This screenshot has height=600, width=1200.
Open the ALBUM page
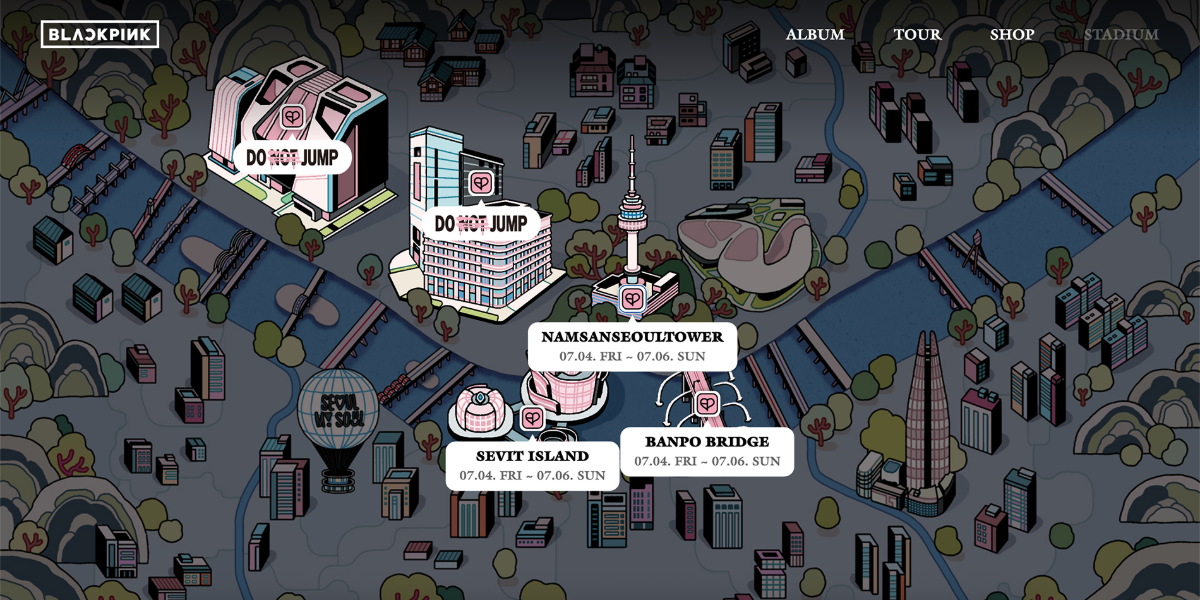tap(815, 34)
